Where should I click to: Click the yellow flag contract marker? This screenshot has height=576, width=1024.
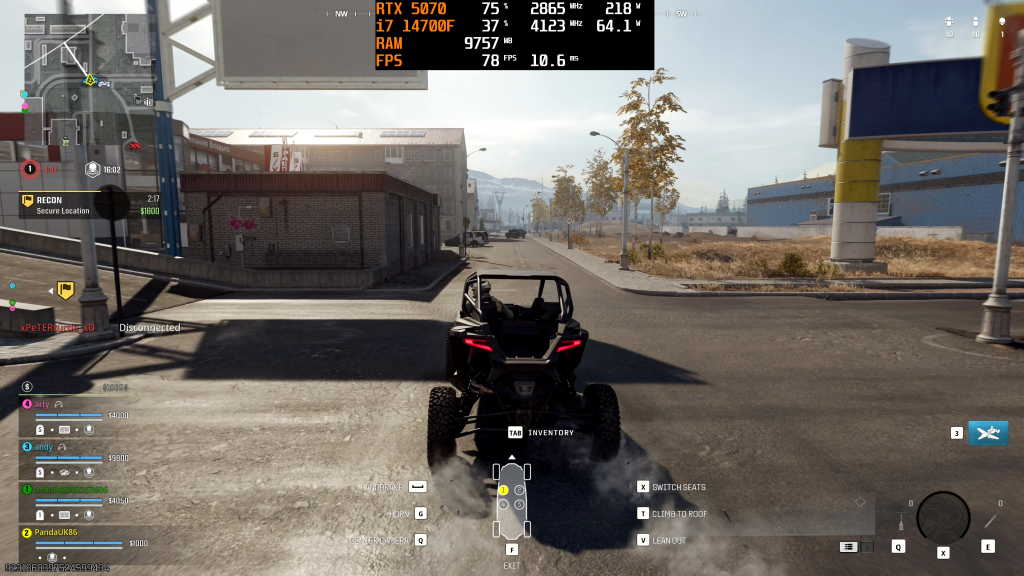point(66,291)
